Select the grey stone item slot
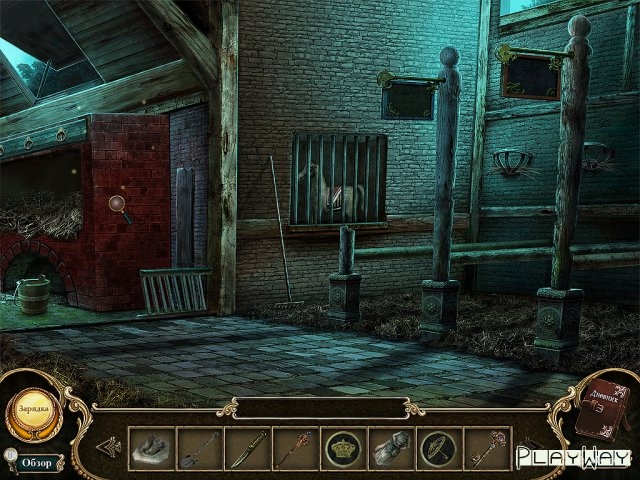Image resolution: width=640 pixels, height=480 pixels. pos(151,448)
